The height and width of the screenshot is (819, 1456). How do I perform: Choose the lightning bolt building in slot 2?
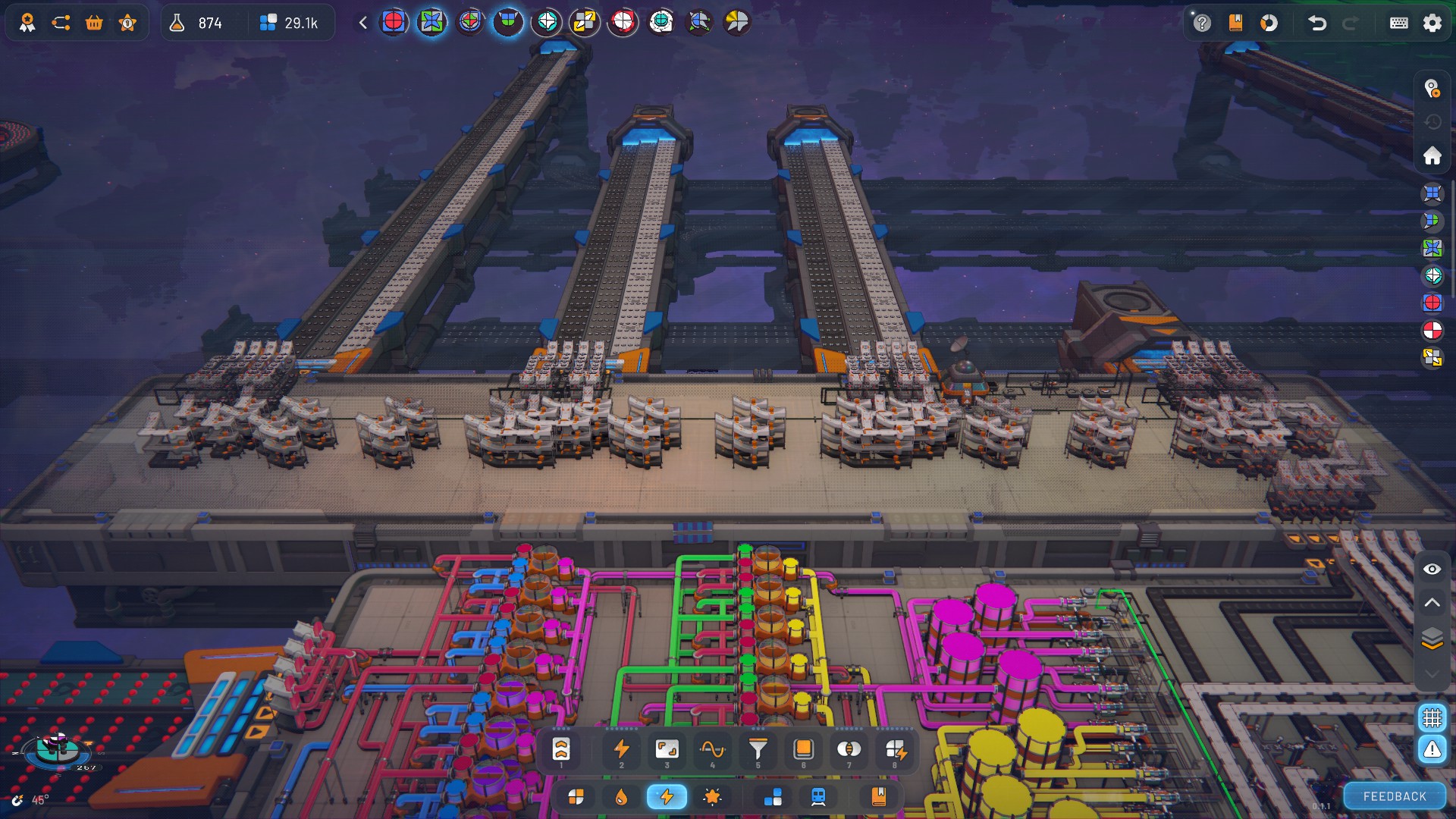[x=621, y=750]
